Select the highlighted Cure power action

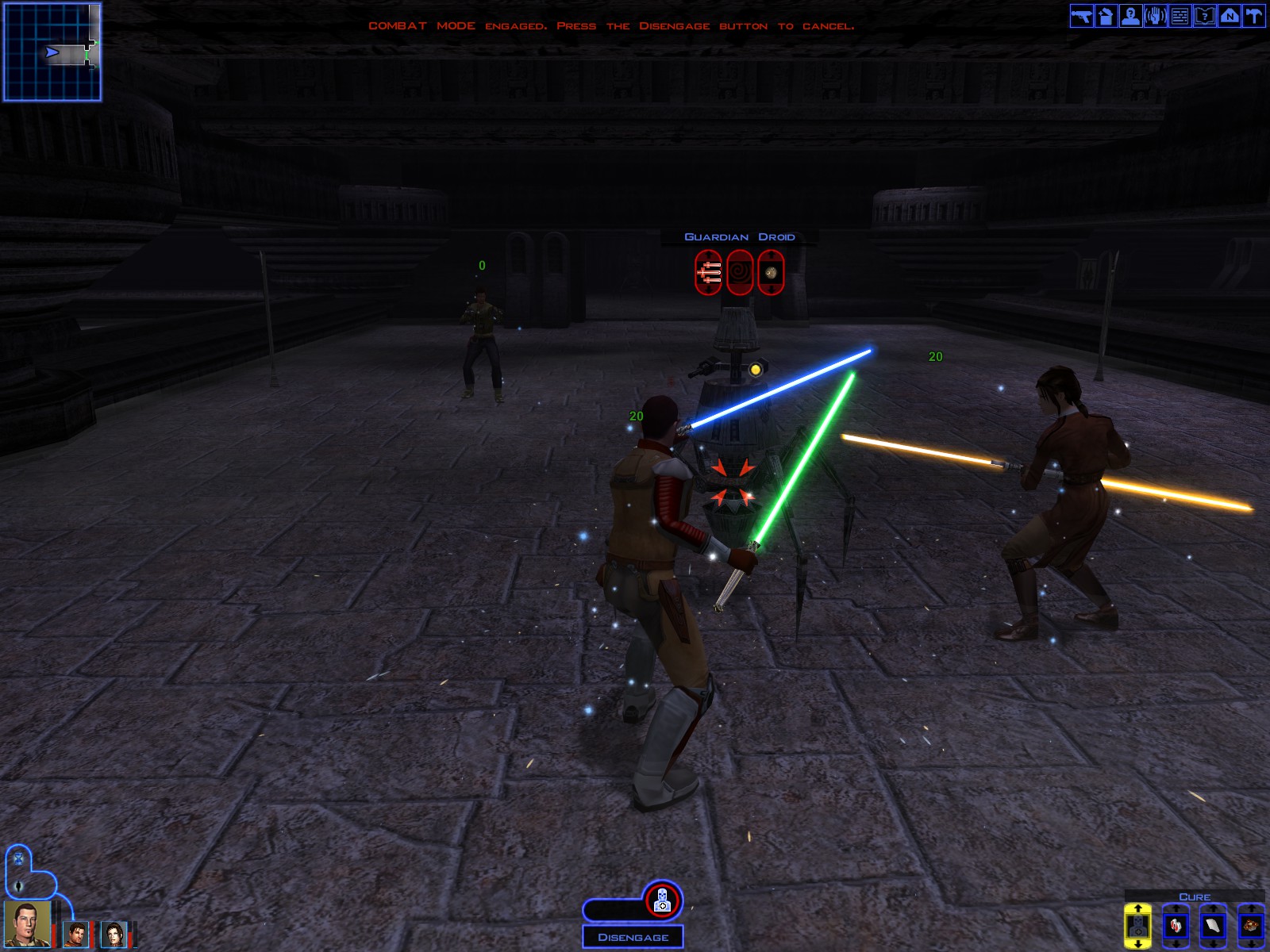pyautogui.click(x=1137, y=926)
